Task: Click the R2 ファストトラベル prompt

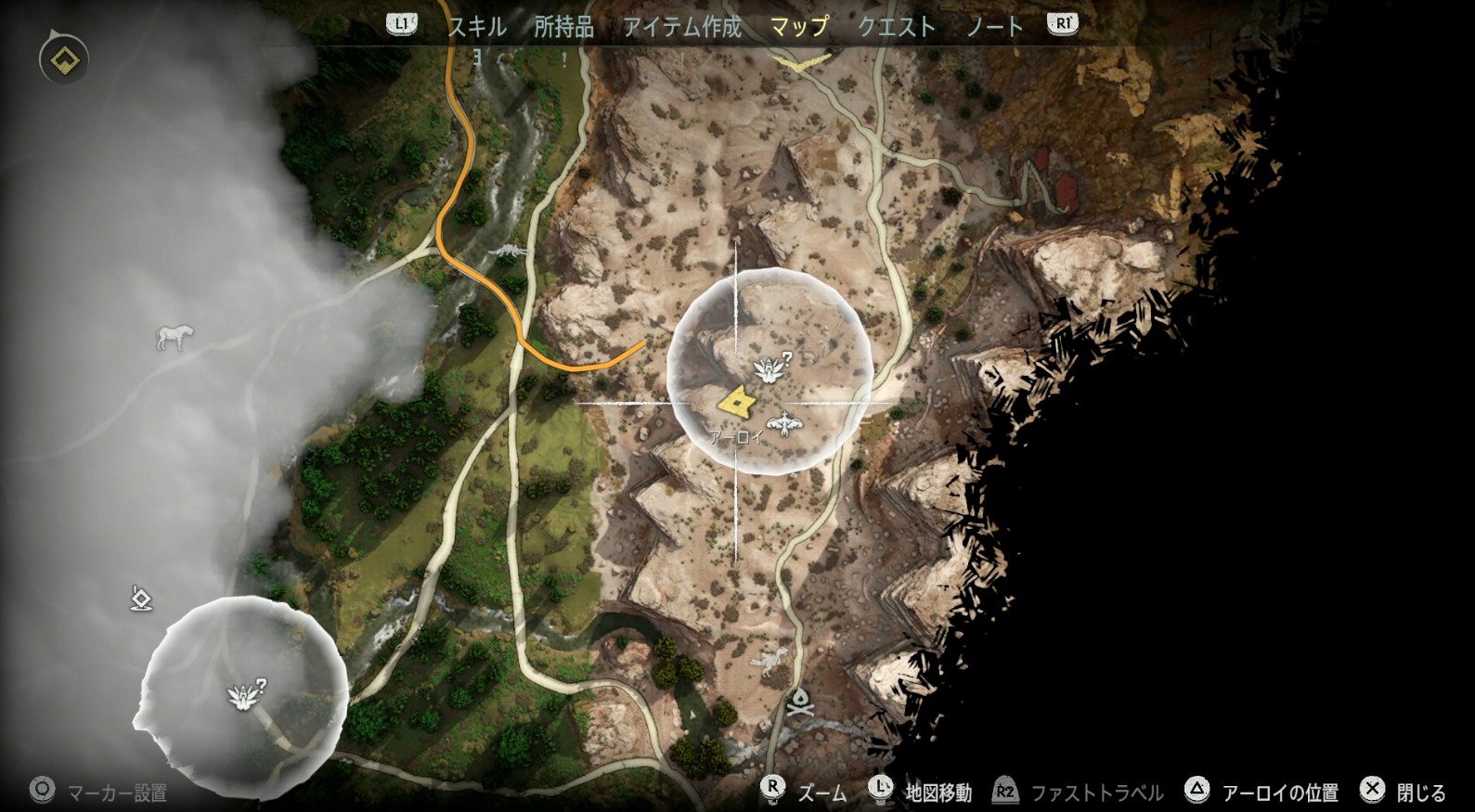Action: coord(1078,791)
